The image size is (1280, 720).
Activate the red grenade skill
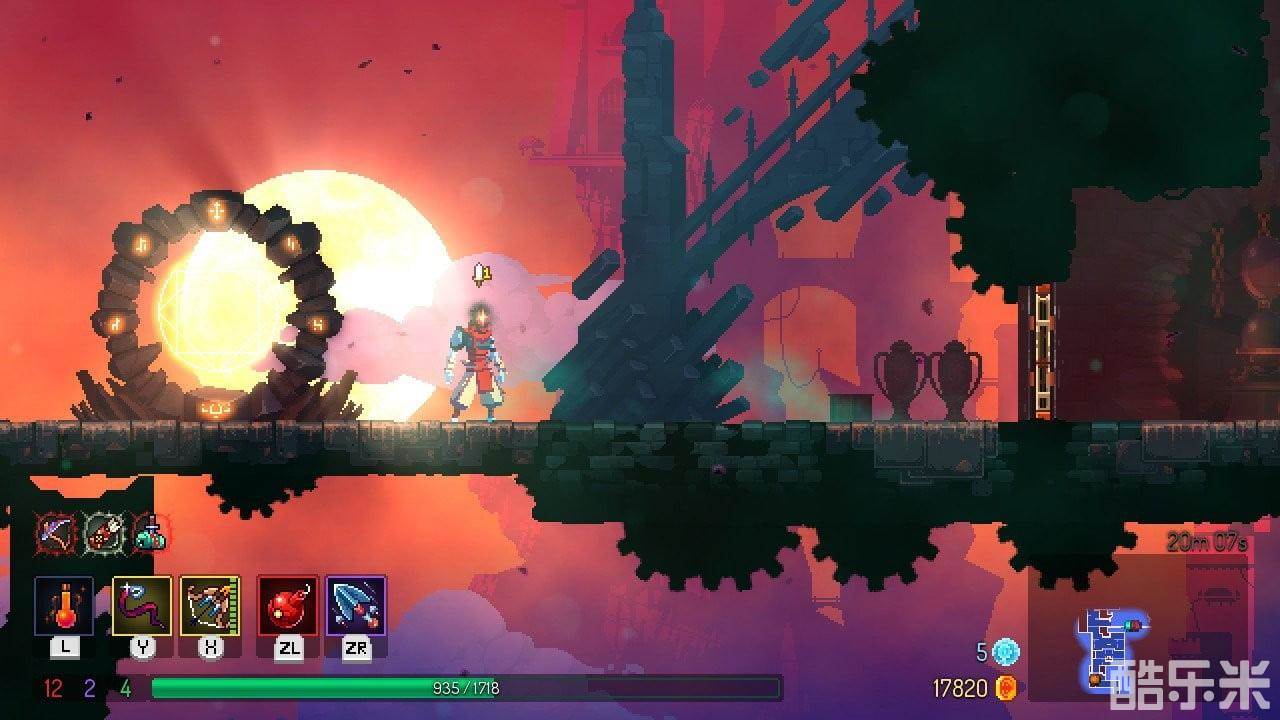point(288,606)
